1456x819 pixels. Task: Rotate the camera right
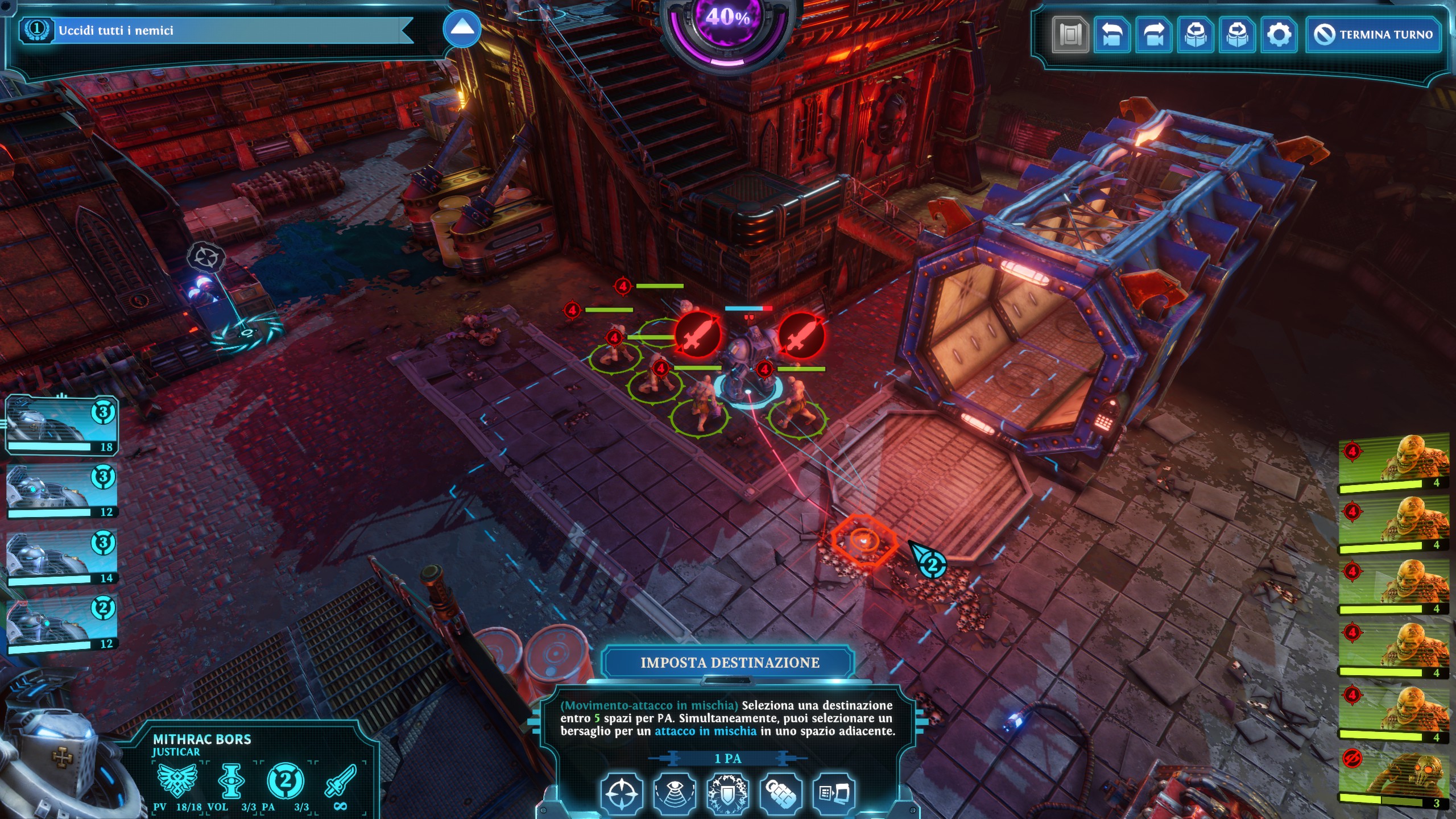(1153, 35)
